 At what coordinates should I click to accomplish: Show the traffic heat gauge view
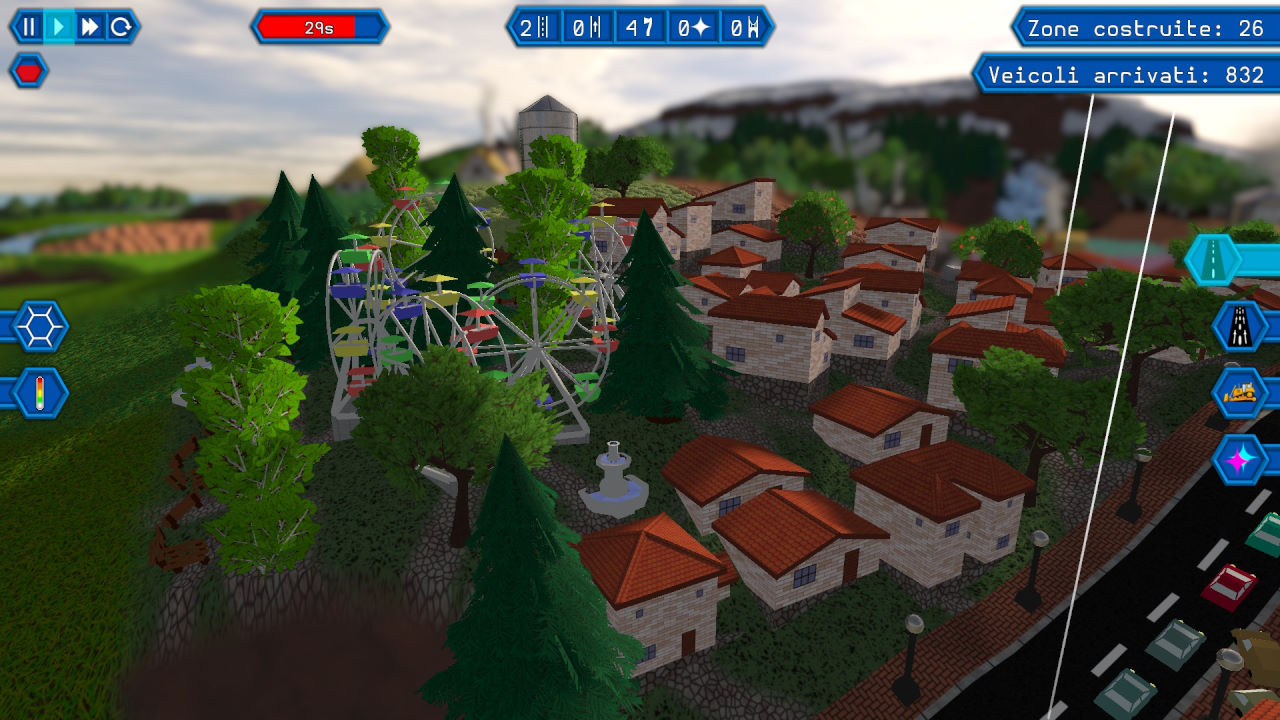[x=40, y=393]
